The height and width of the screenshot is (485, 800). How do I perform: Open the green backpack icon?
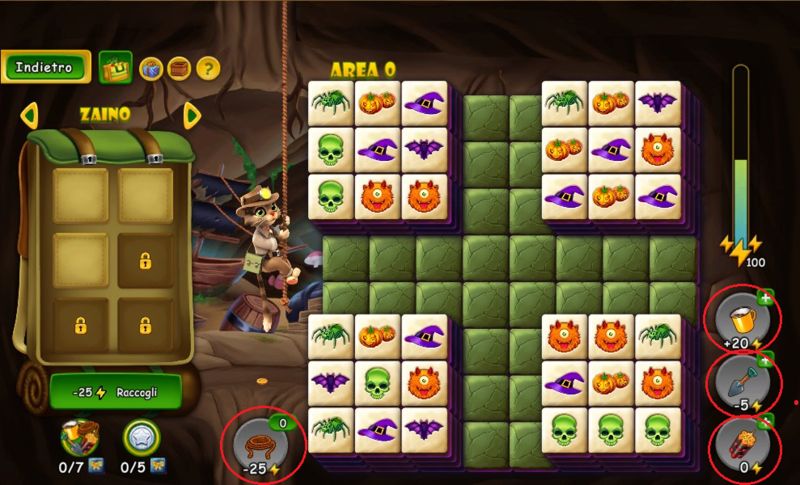116,68
